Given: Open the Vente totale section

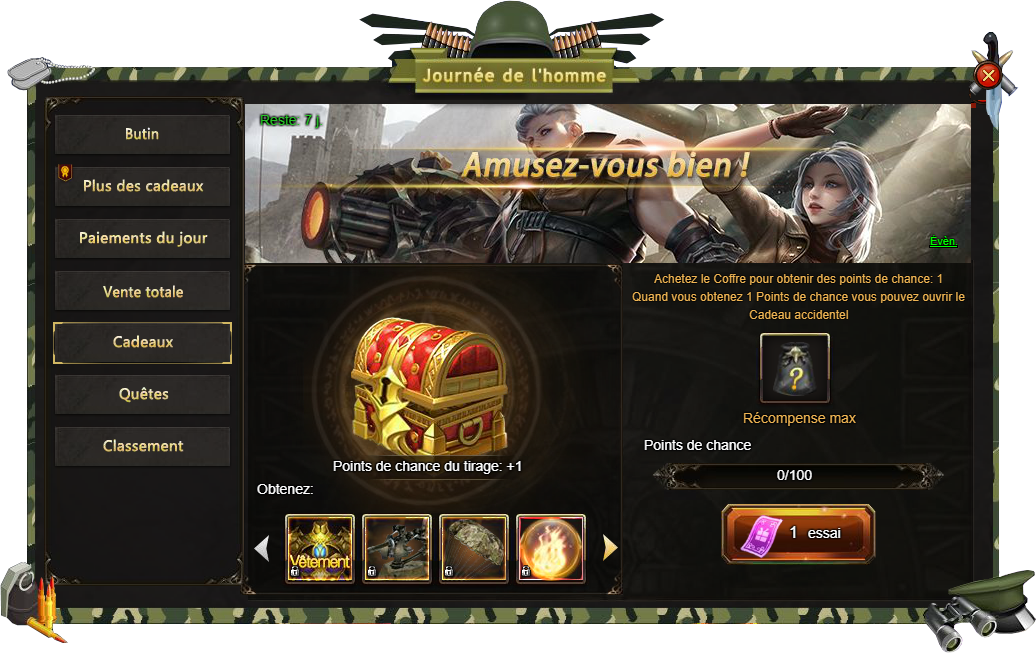Looking at the screenshot, I should [x=142, y=291].
